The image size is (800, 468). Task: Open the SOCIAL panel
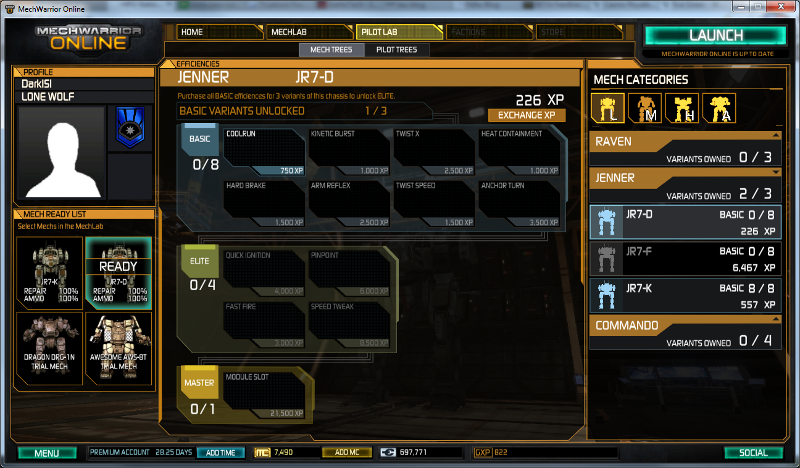753,453
